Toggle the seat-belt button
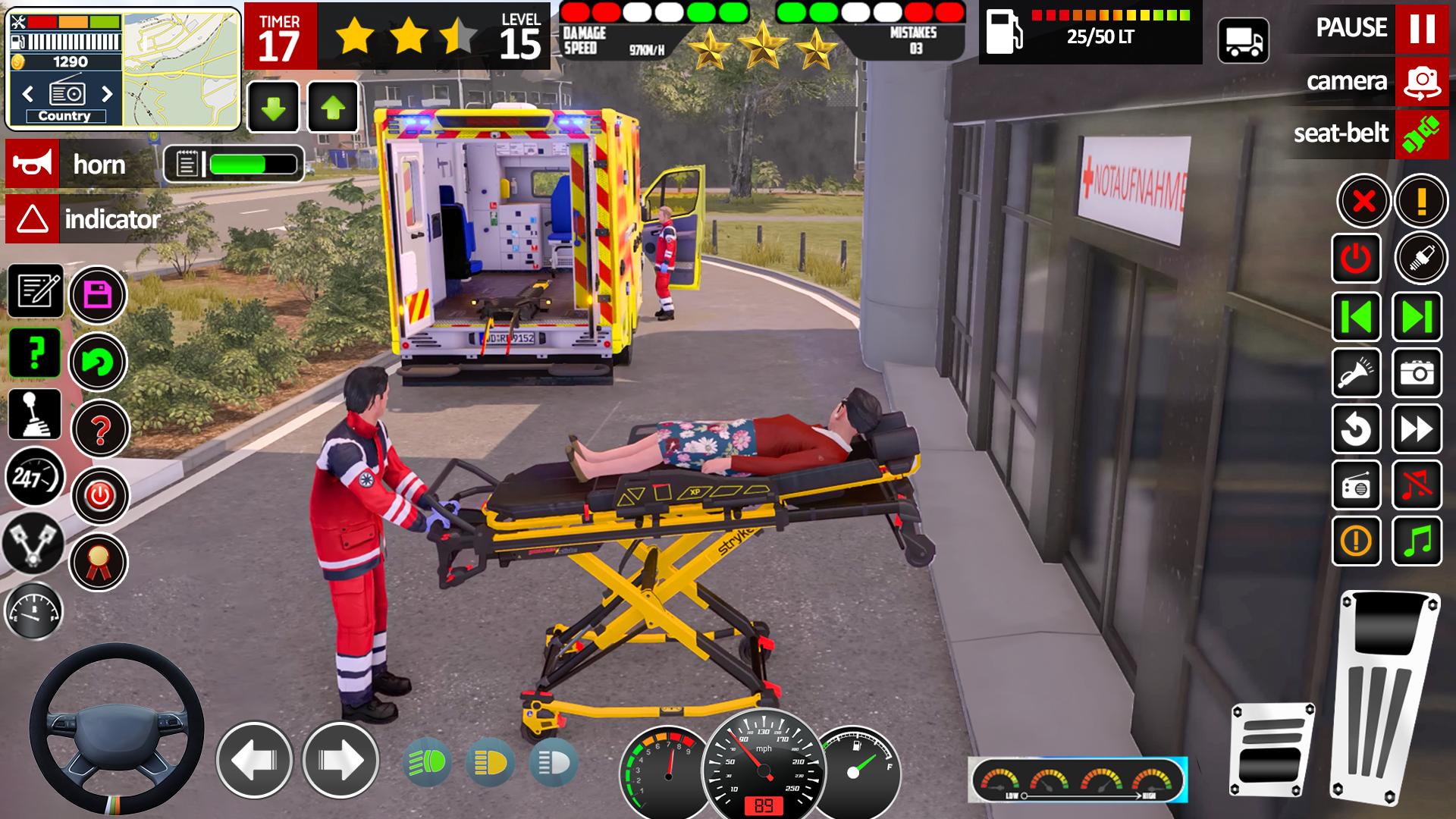 point(1420,133)
